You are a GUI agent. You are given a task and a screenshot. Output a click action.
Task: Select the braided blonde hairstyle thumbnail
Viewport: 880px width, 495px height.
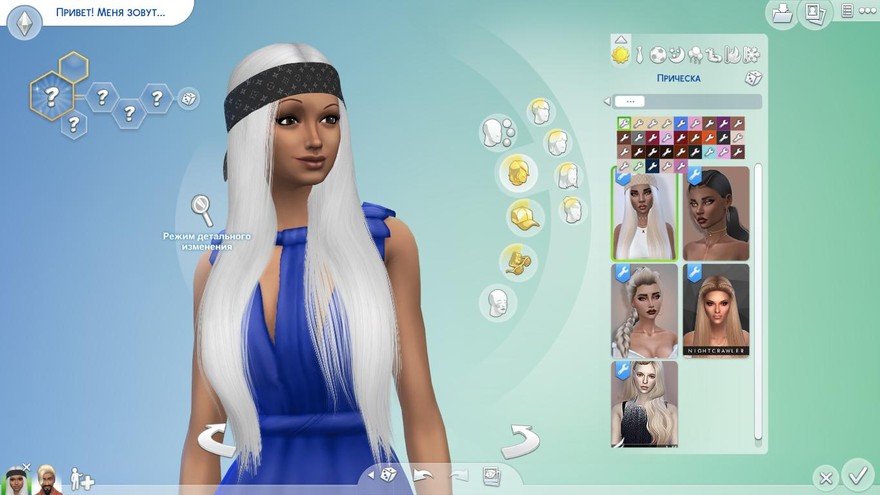645,310
